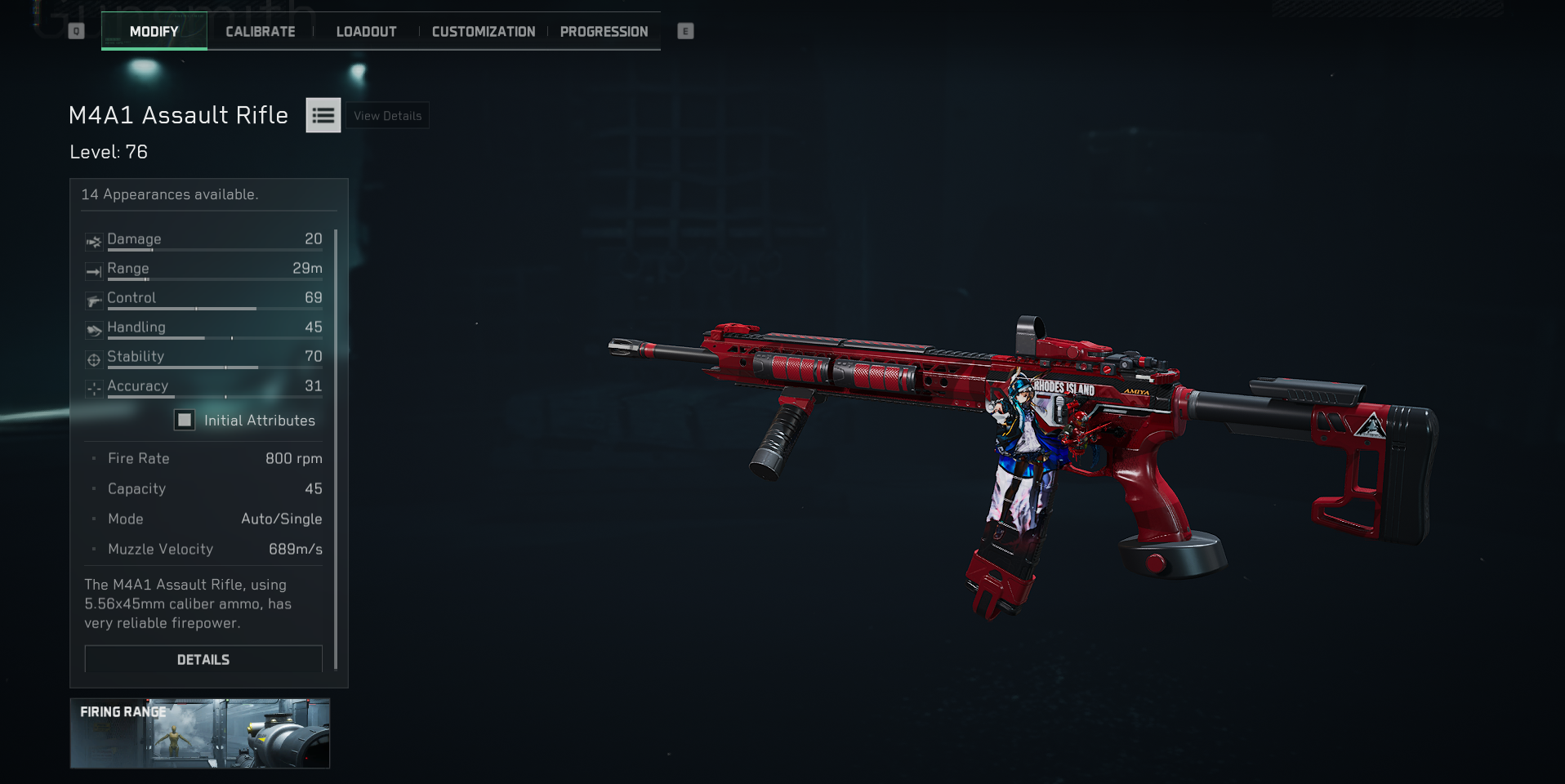Screen dimensions: 1565x784
Task: Select the Loadout tab
Action: (x=366, y=31)
